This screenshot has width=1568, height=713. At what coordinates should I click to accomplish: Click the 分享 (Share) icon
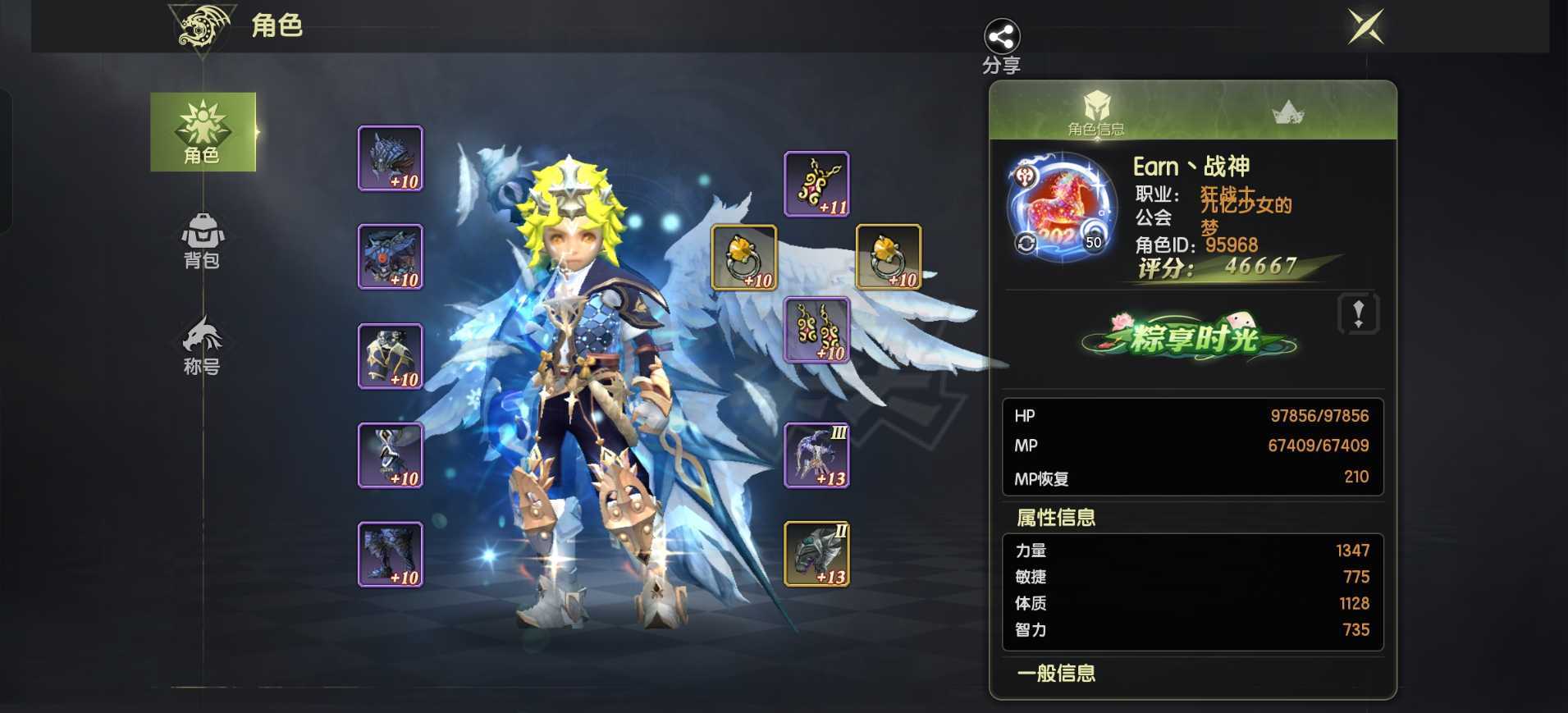click(999, 37)
